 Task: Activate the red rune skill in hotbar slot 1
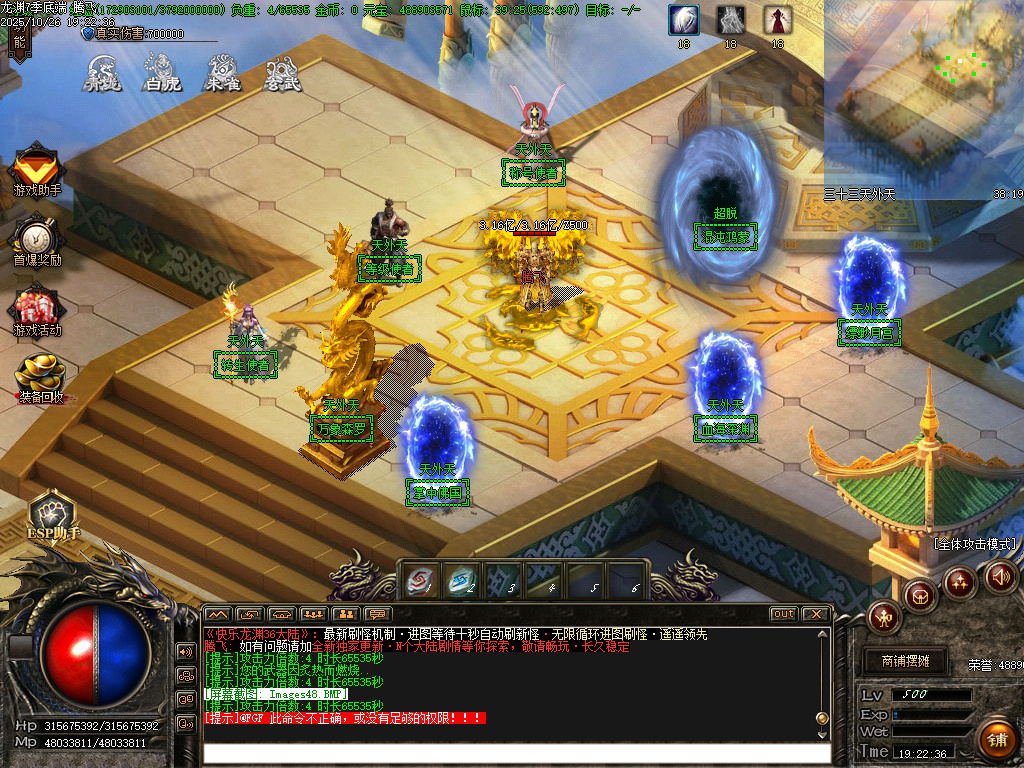418,580
